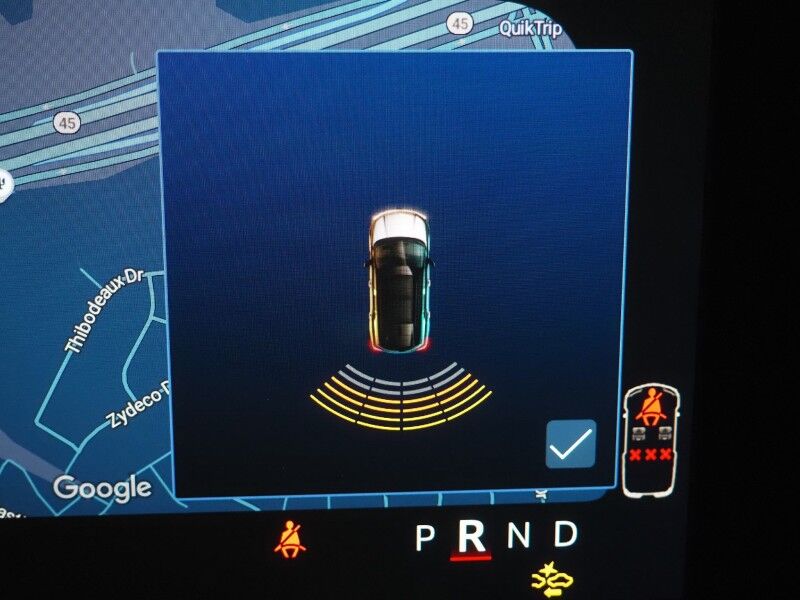Viewport: 800px width, 600px height.
Task: Select the QuikTrip map label
Action: [x=531, y=28]
